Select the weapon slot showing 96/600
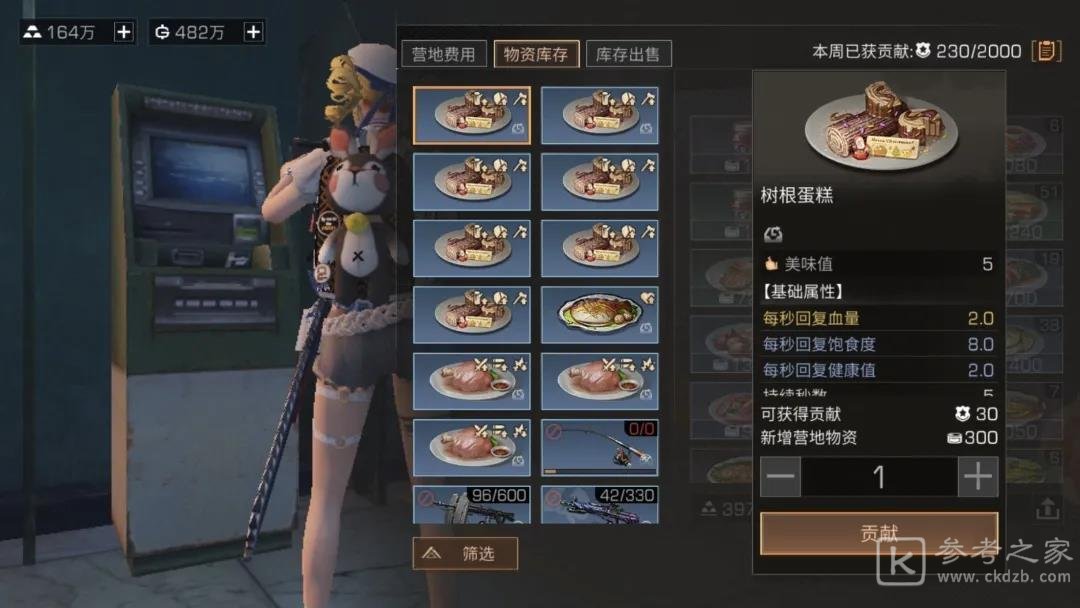 click(472, 505)
